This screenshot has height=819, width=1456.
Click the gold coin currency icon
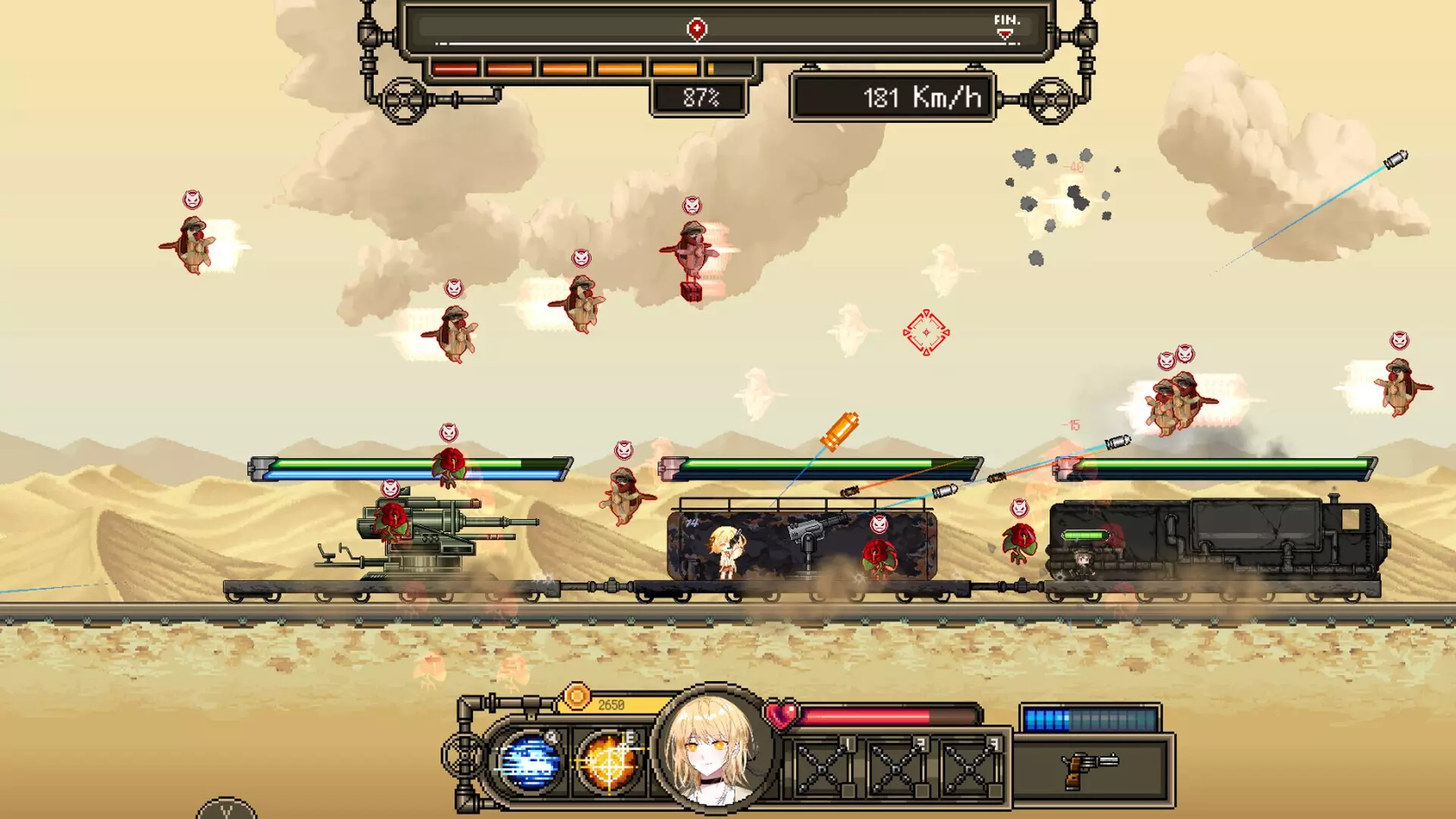pyautogui.click(x=576, y=696)
